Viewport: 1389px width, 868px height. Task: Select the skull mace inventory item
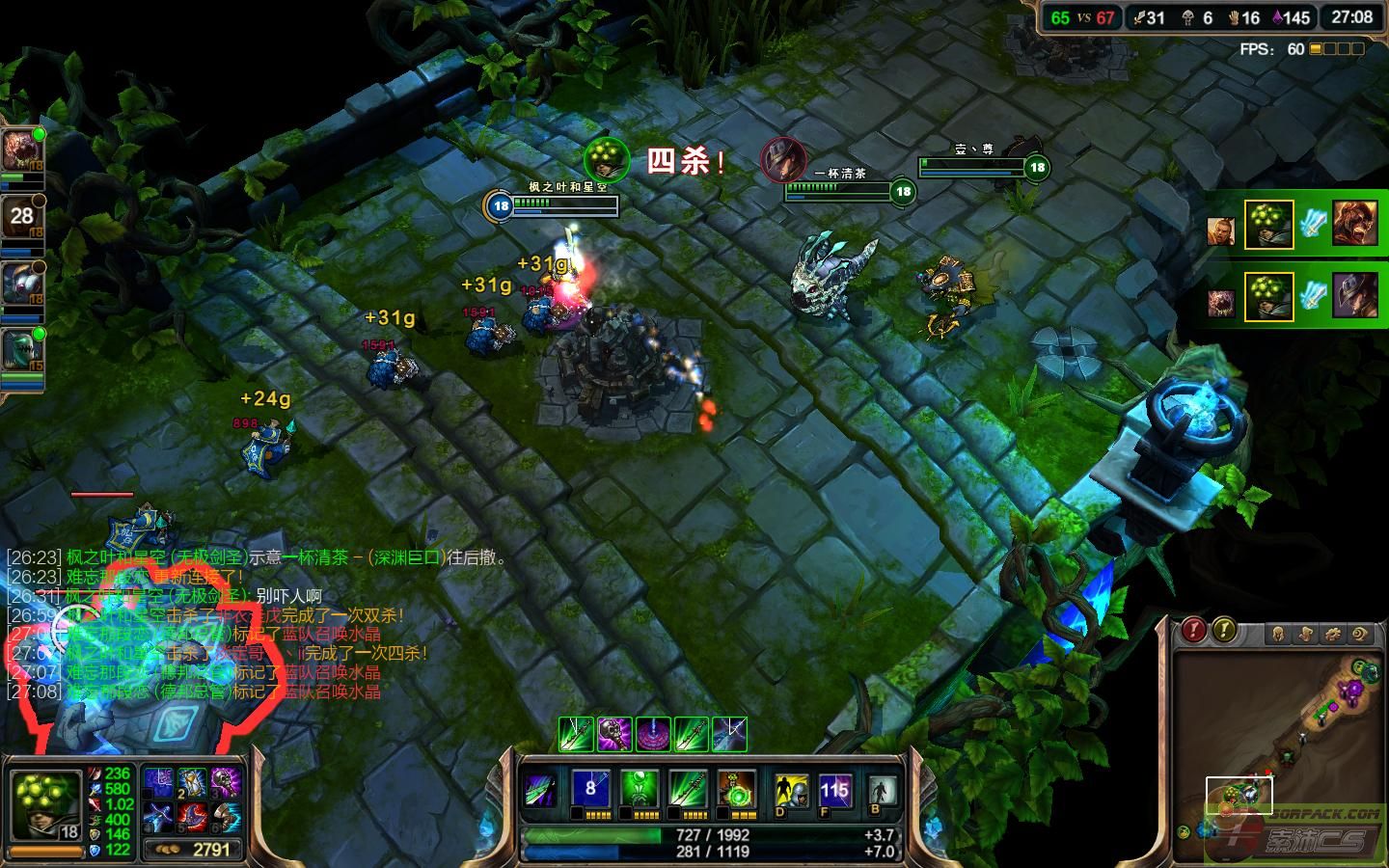[225, 783]
